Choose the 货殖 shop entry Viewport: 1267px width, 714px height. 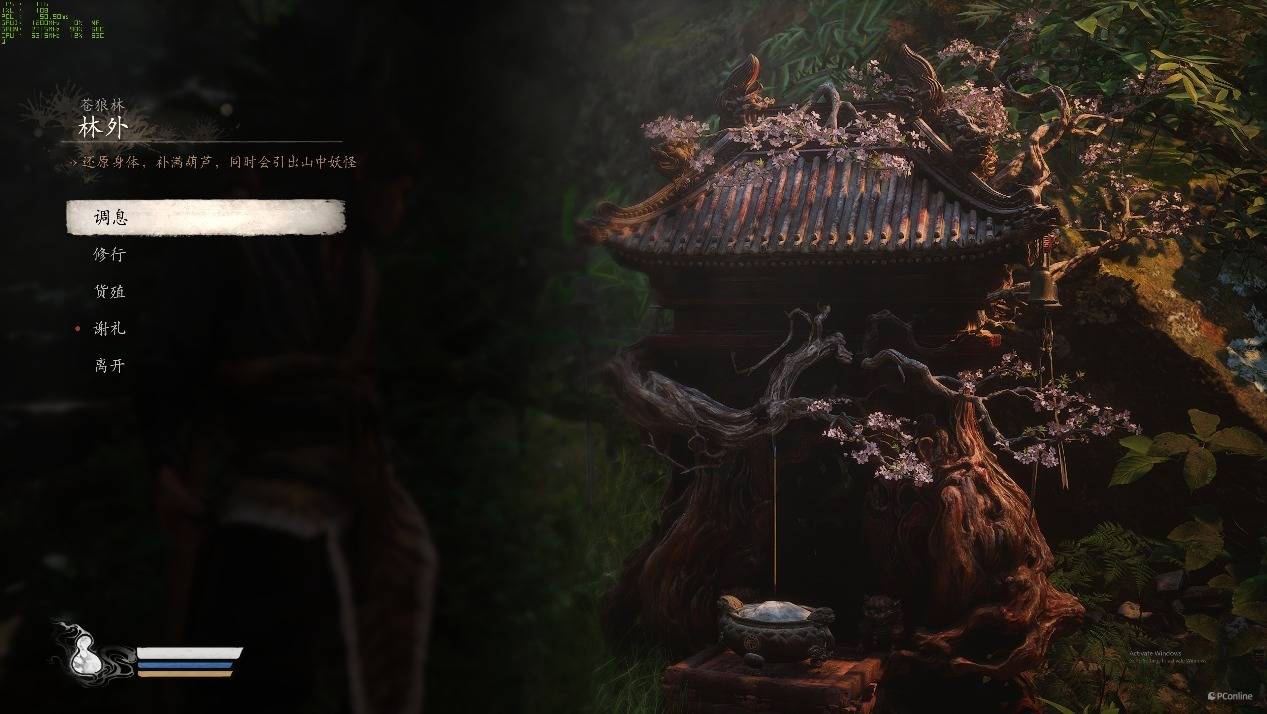tap(110, 291)
